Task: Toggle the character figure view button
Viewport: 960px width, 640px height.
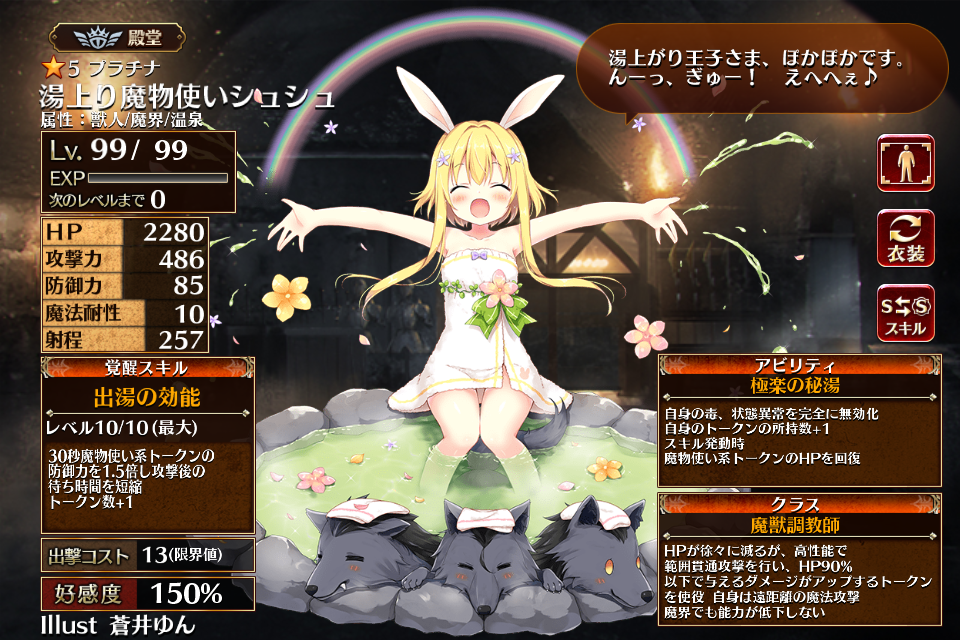Action: click(905, 163)
